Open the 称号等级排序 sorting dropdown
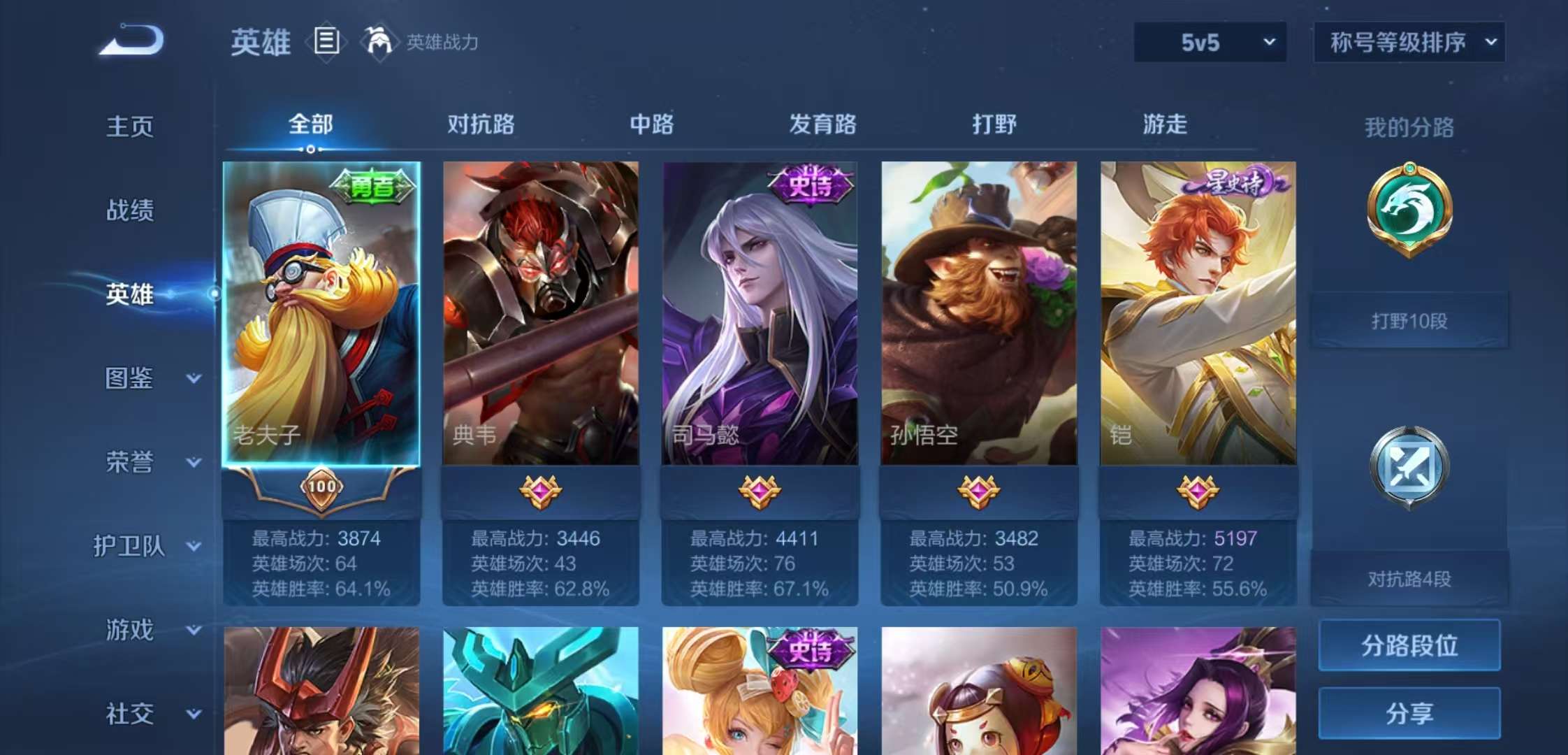1568x755 pixels. [1408, 42]
